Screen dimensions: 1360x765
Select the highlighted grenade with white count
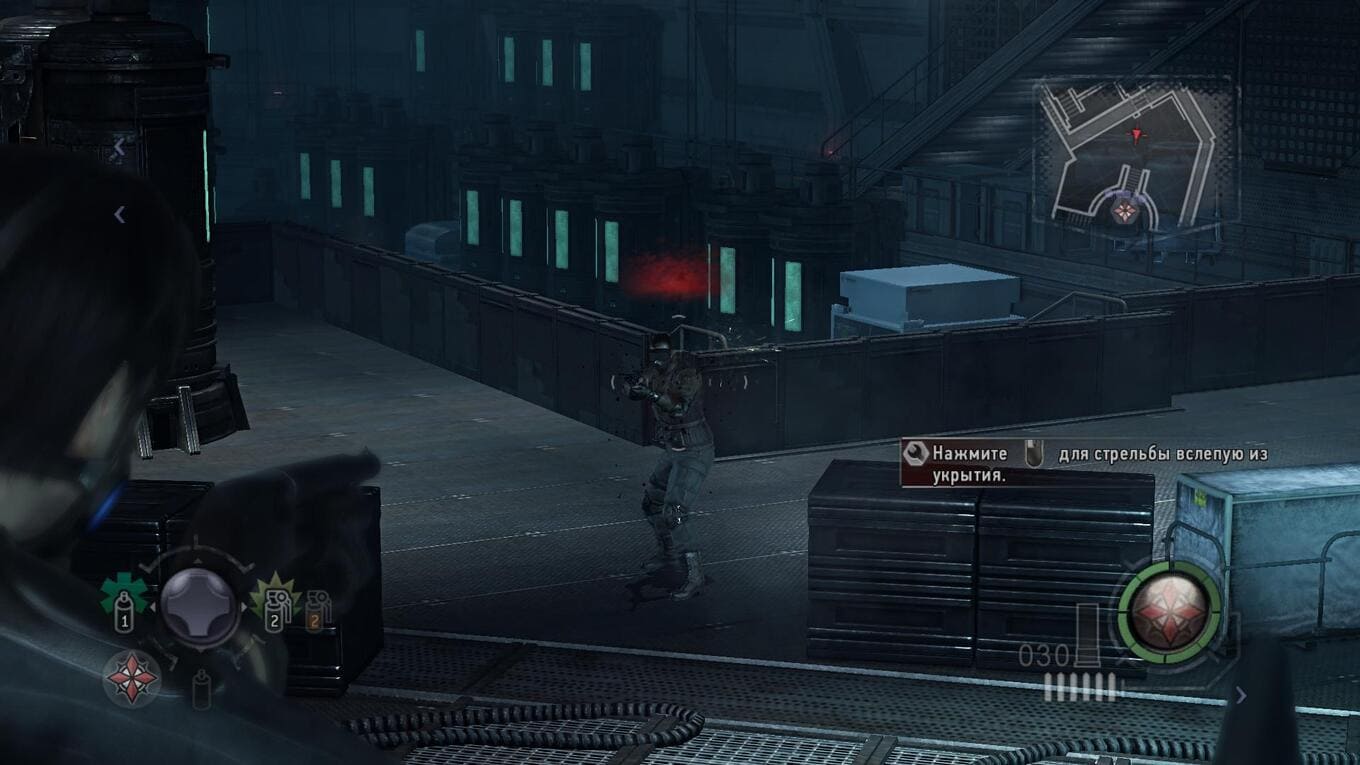(x=274, y=603)
